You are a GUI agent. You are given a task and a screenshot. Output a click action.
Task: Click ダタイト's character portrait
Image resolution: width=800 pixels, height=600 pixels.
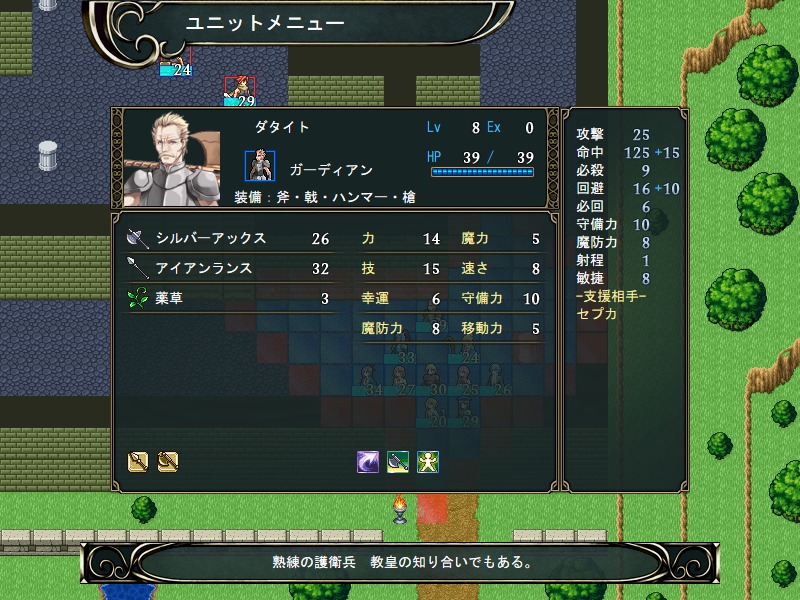click(177, 157)
